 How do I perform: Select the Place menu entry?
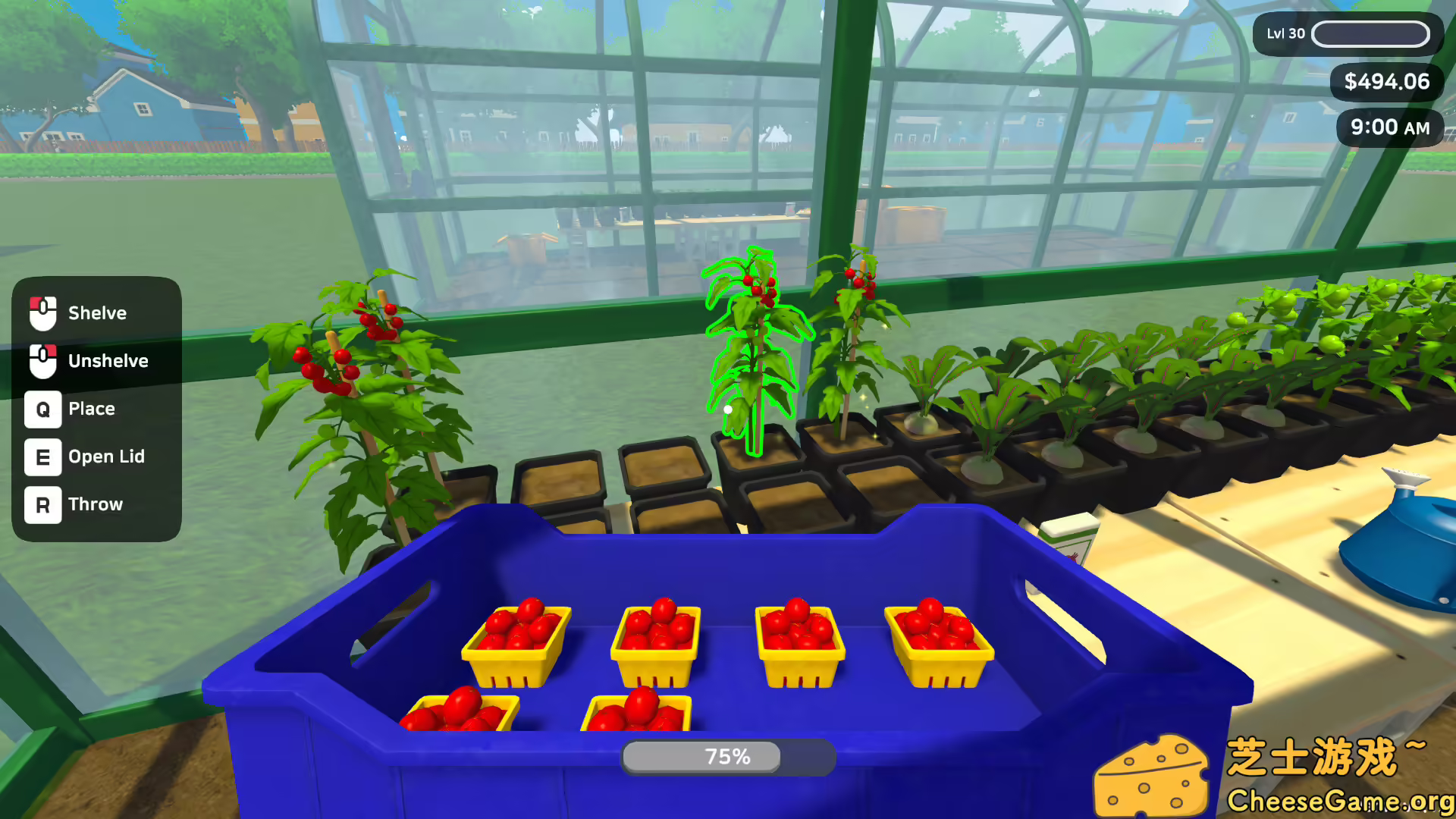click(x=91, y=409)
